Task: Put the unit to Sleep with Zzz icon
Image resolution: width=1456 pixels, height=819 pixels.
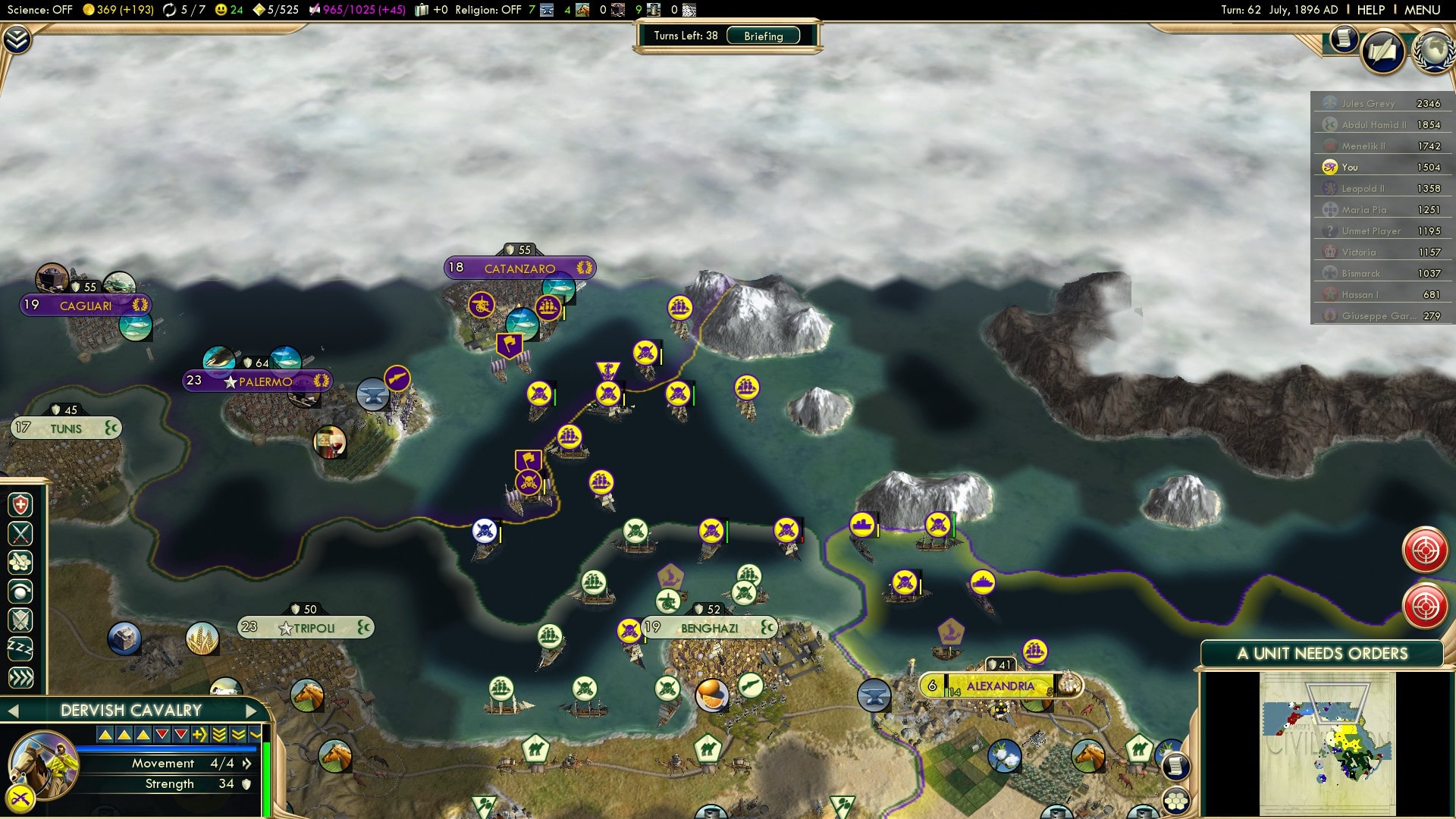Action: coord(20,647)
